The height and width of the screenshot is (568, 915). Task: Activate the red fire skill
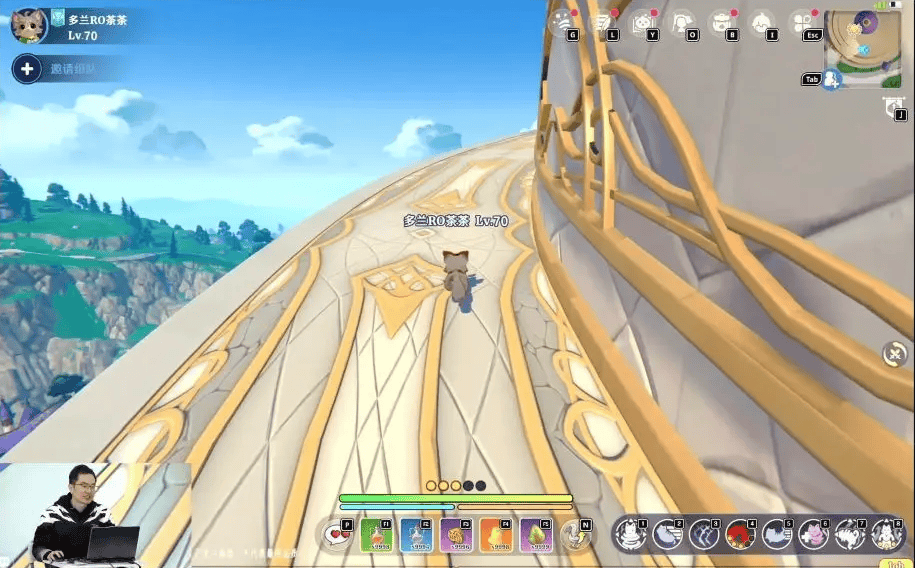click(738, 535)
